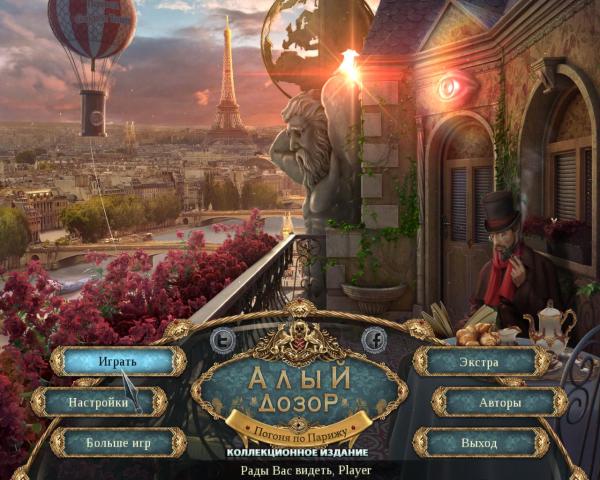Open the Настройки settings menu

pyautogui.click(x=99, y=402)
